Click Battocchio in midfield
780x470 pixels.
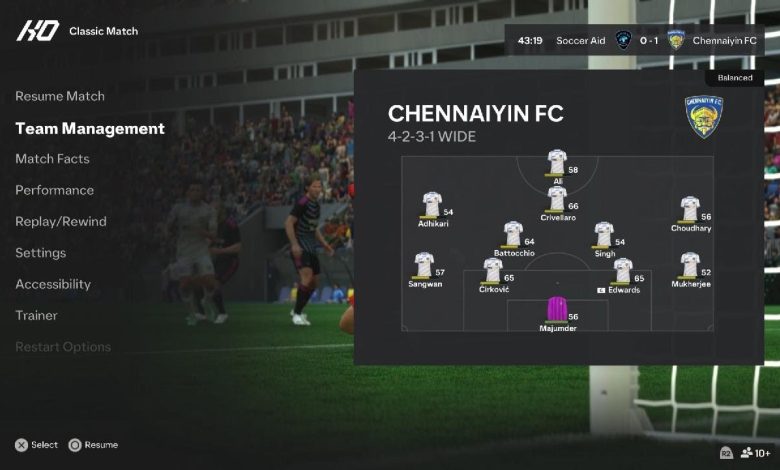pos(513,234)
